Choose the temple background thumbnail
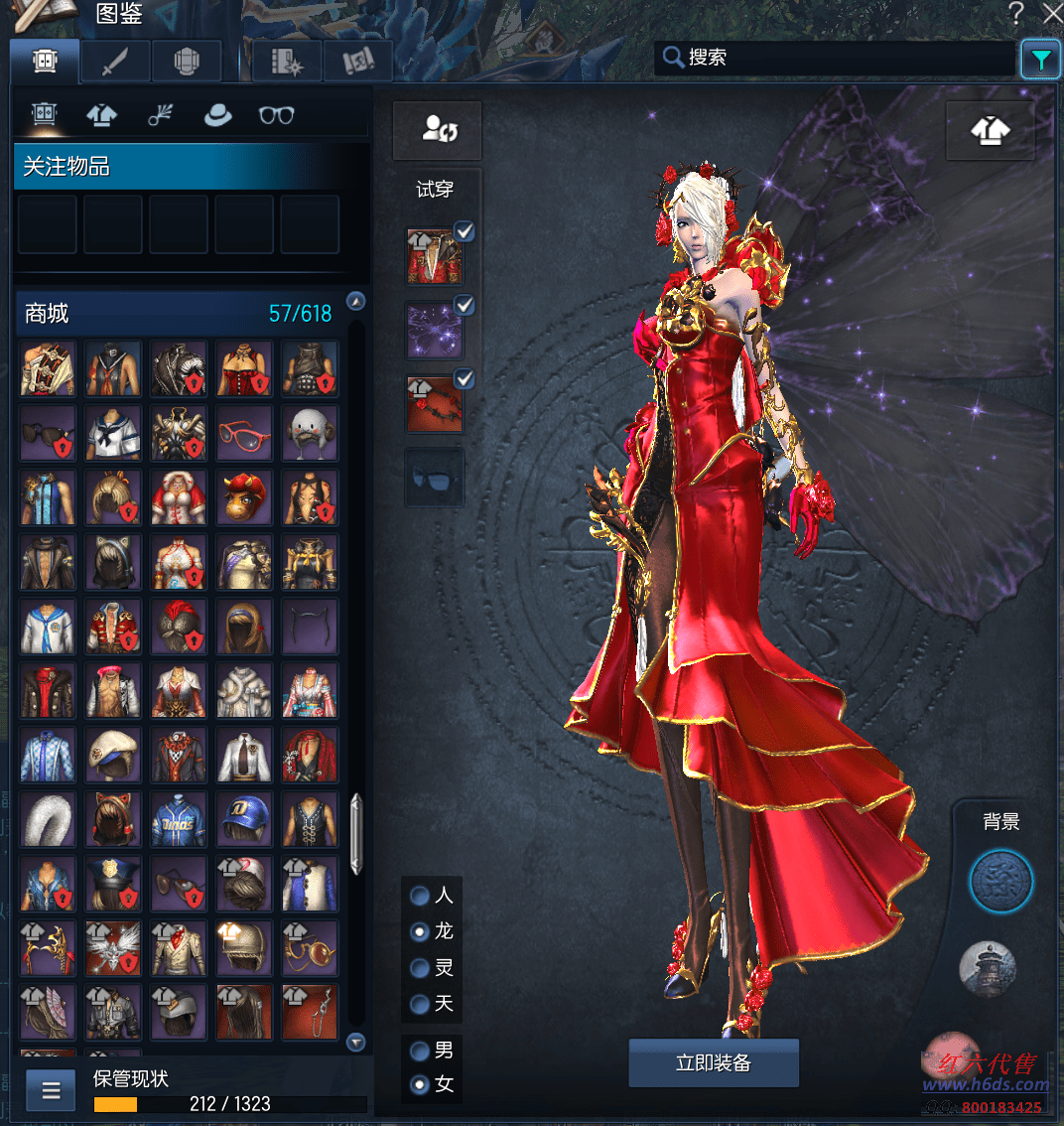Viewport: 1064px width, 1126px height. pyautogui.click(x=988, y=968)
